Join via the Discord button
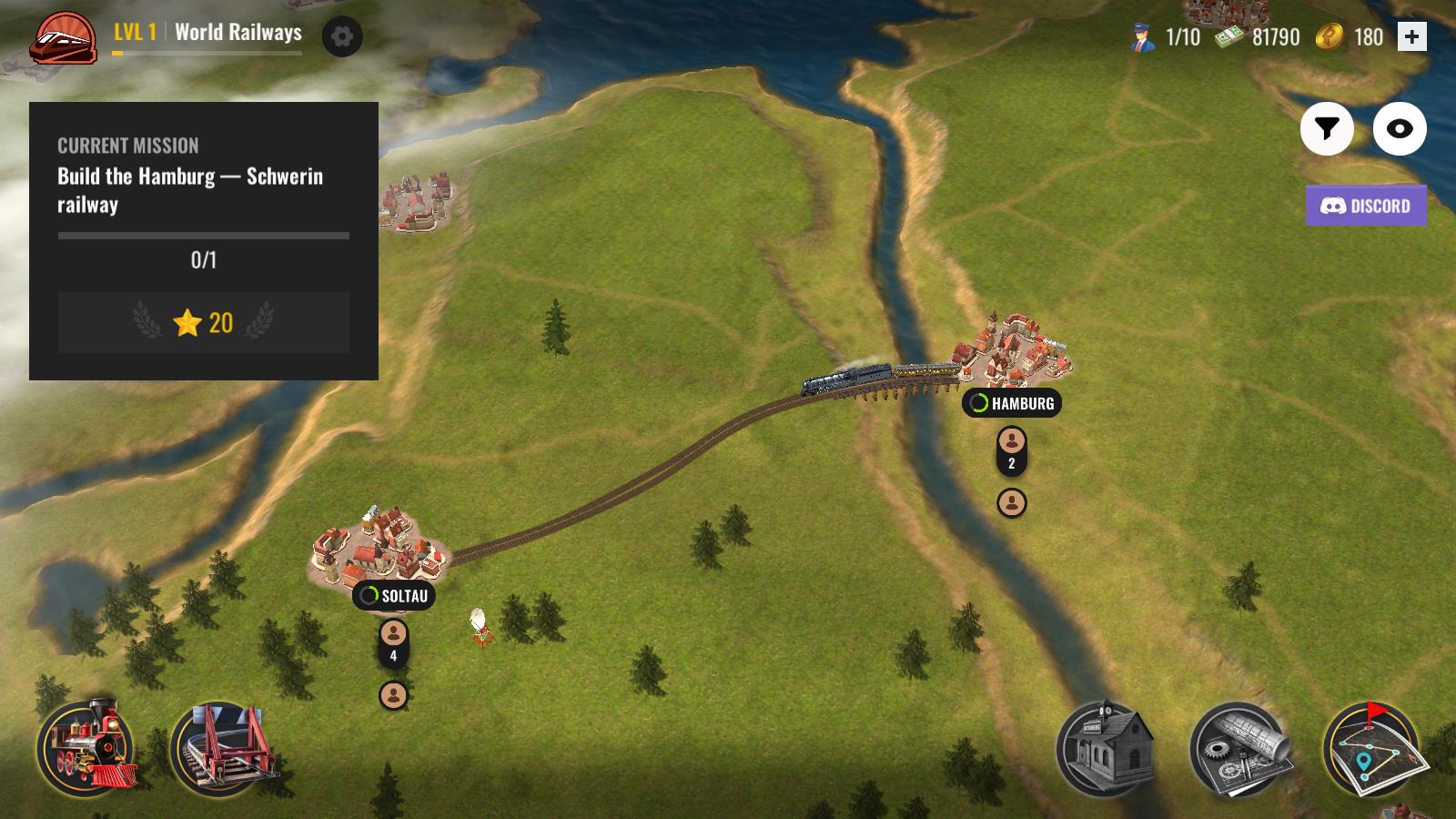Screen dimensions: 1456x819 coord(1364,206)
